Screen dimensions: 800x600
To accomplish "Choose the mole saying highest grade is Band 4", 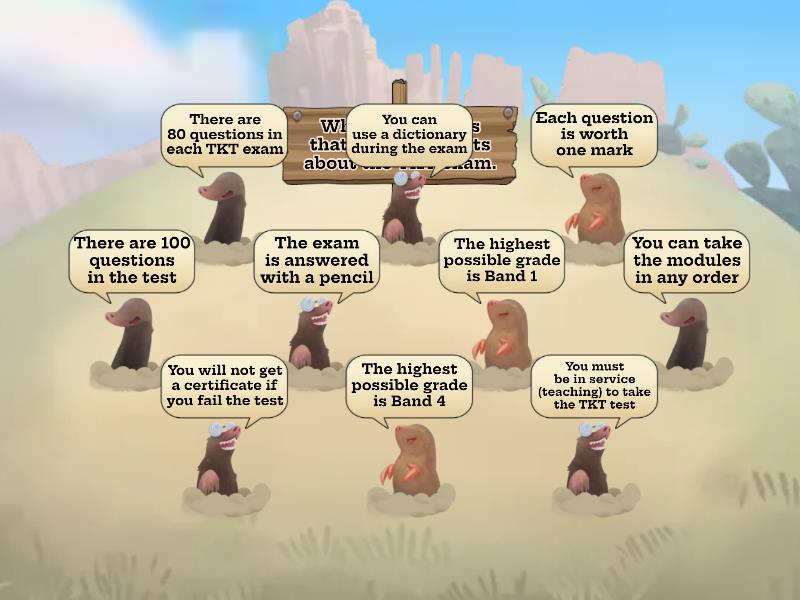I will pyautogui.click(x=408, y=458).
